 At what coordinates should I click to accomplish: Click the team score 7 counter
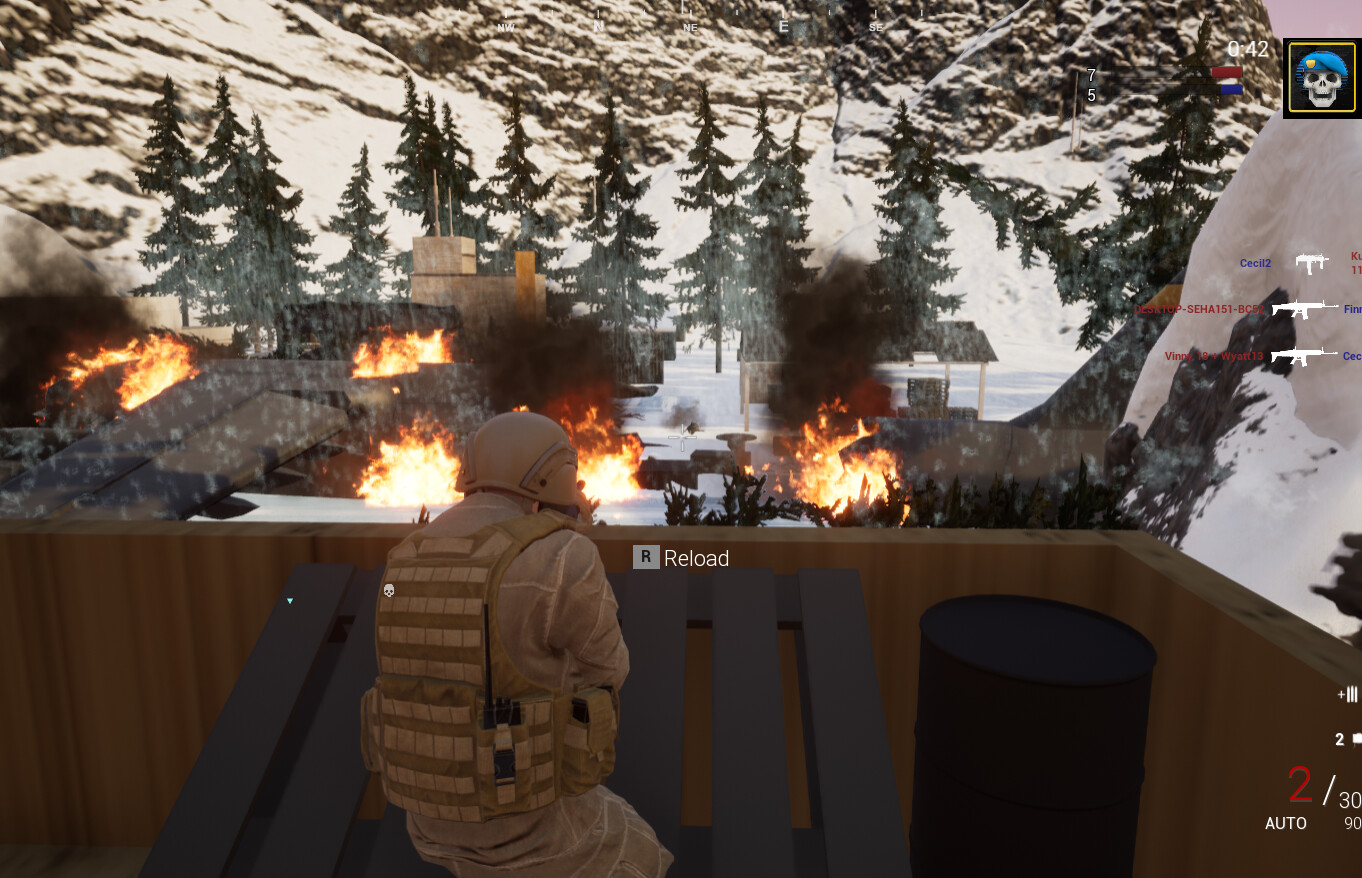tap(1090, 76)
